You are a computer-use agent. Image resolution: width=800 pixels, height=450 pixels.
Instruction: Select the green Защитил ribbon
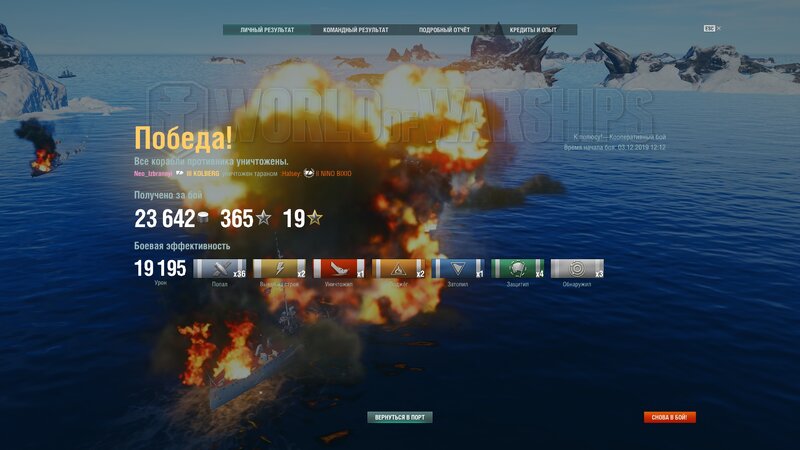click(x=517, y=268)
